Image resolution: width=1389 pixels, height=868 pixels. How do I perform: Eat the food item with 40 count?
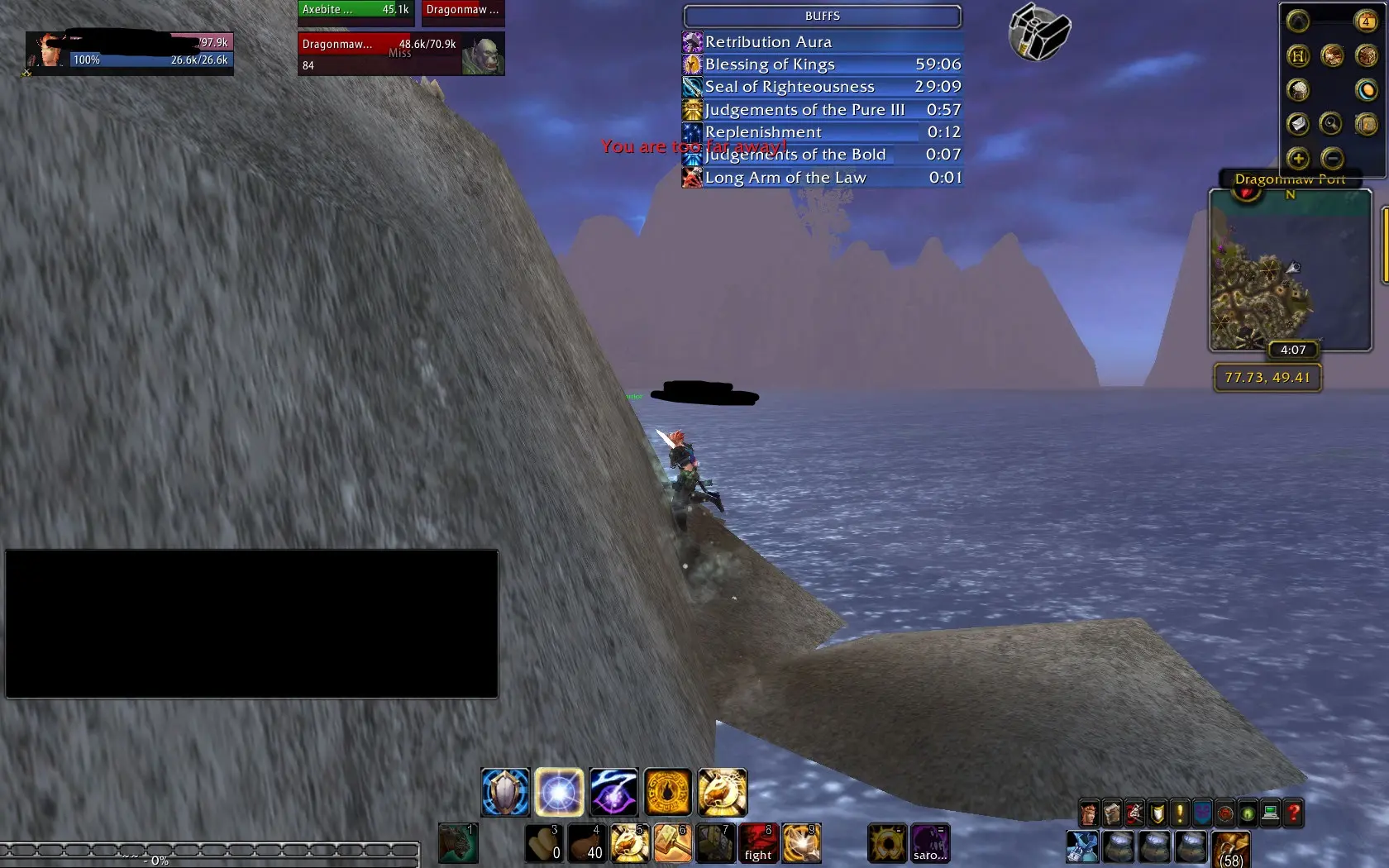point(586,843)
